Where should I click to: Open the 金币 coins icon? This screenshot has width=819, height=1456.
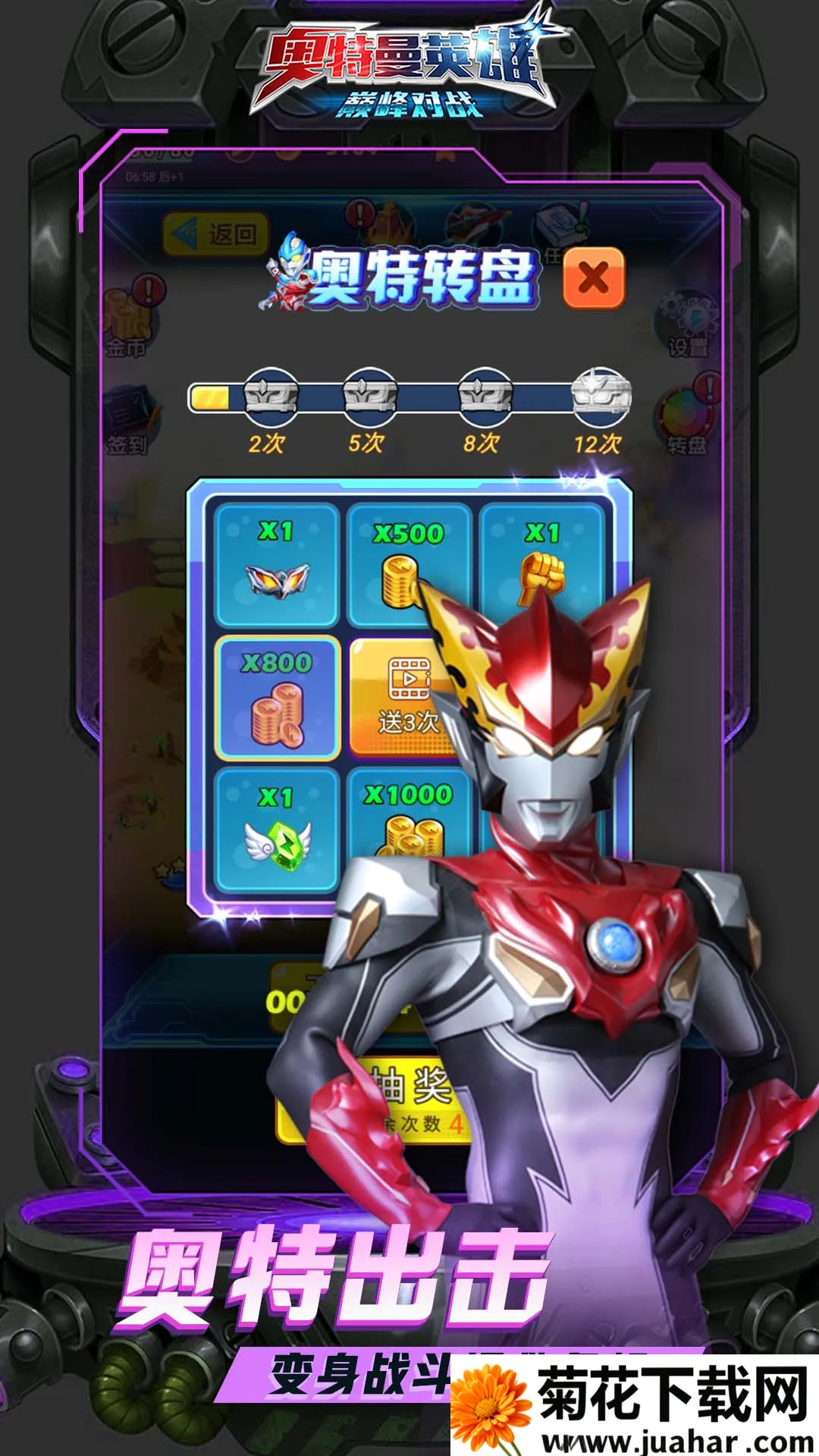(x=129, y=322)
